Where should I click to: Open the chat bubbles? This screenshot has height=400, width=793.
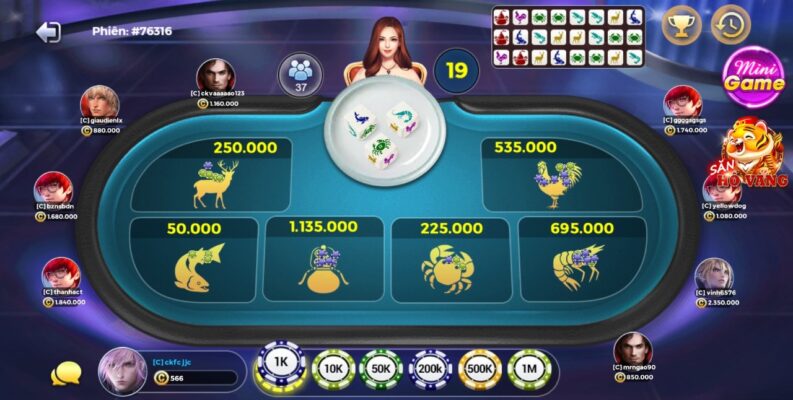pos(66,374)
